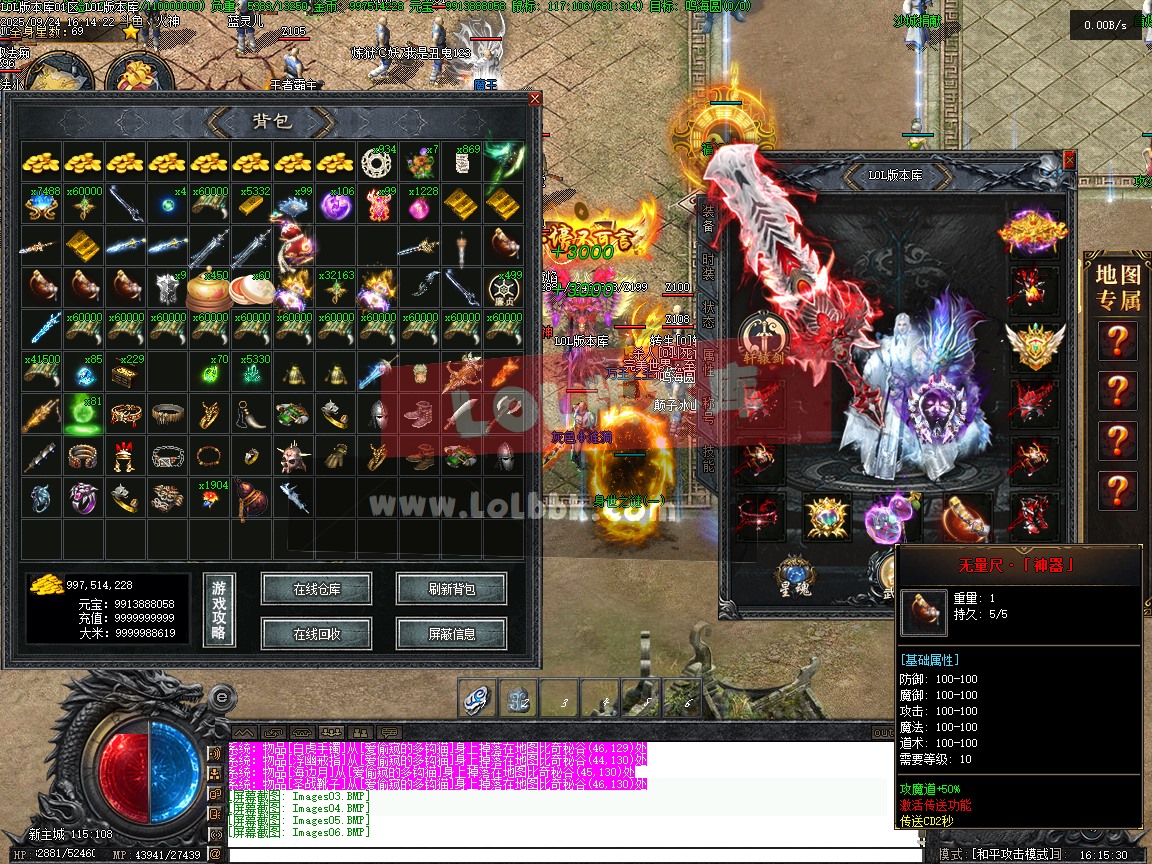
Task: Close the character equipment window
Action: coord(1070,159)
